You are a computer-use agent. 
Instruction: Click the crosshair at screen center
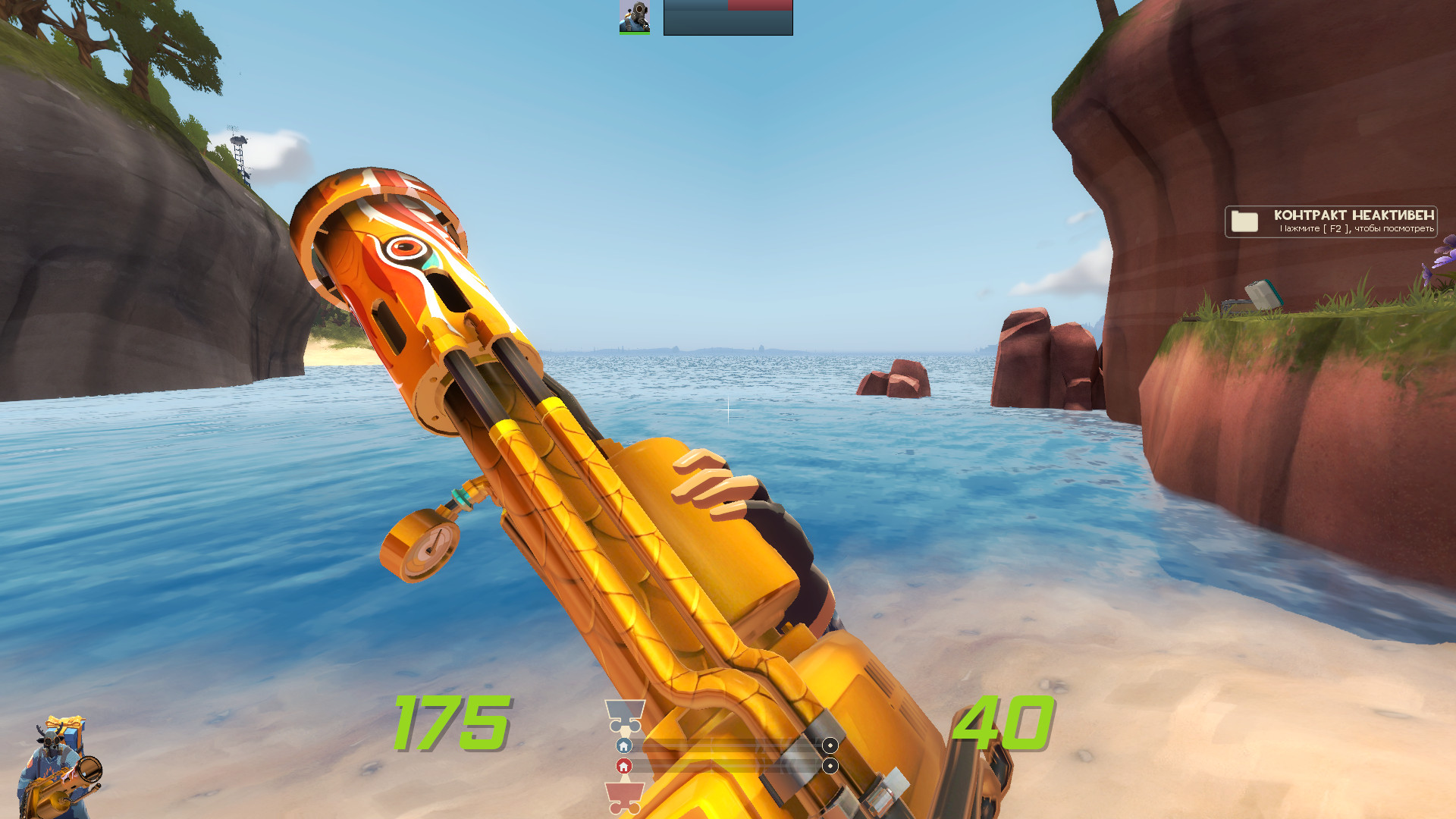[x=728, y=409]
